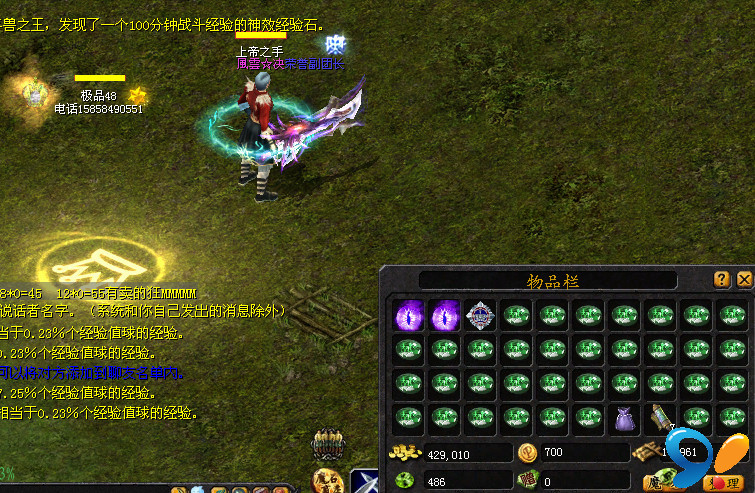Close the 物品栏 inventory window
This screenshot has height=493, width=755.
744,280
